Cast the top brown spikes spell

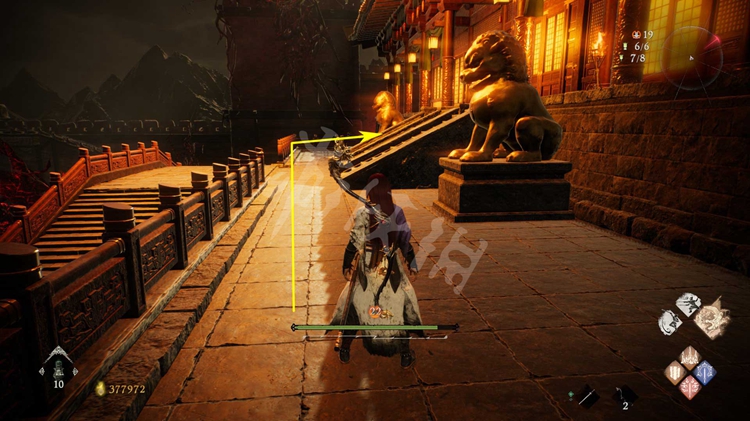tap(689, 357)
